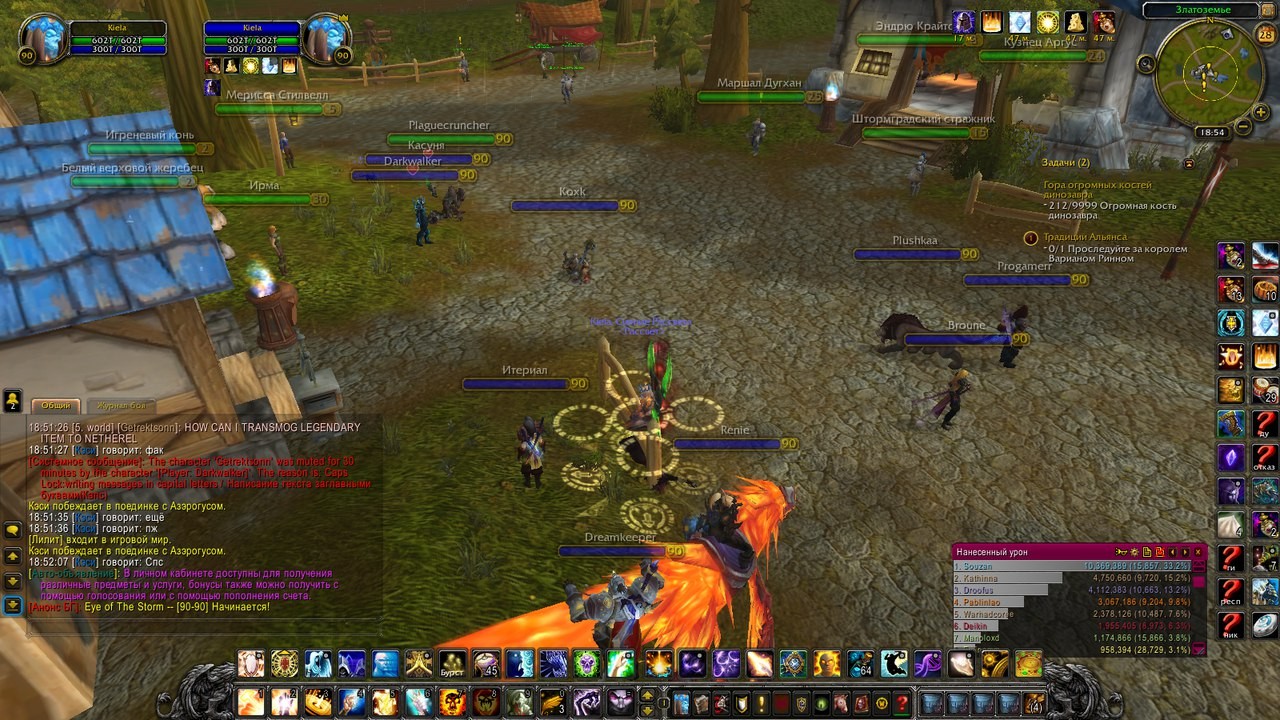Image resolution: width=1280 pixels, height=720 pixels.
Task: Switch to the Общий chat tab
Action: point(56,405)
